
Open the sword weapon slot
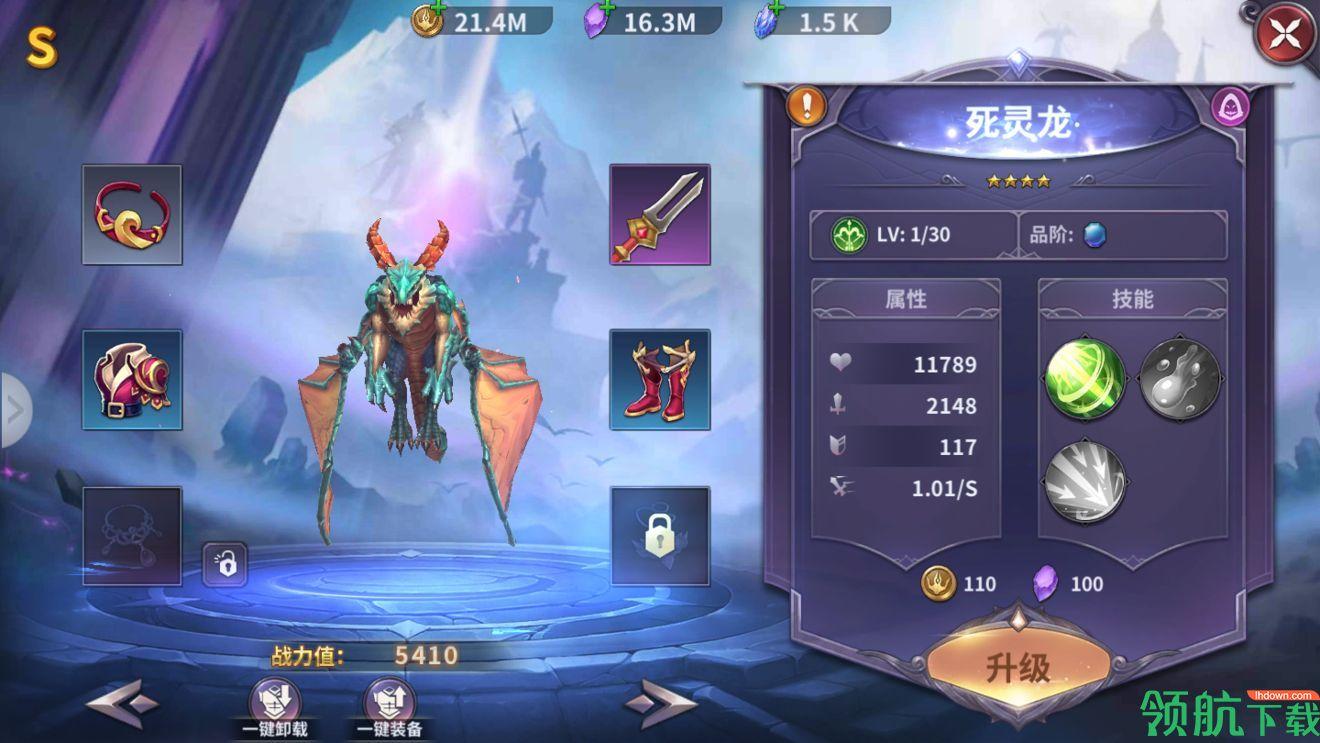[x=658, y=215]
